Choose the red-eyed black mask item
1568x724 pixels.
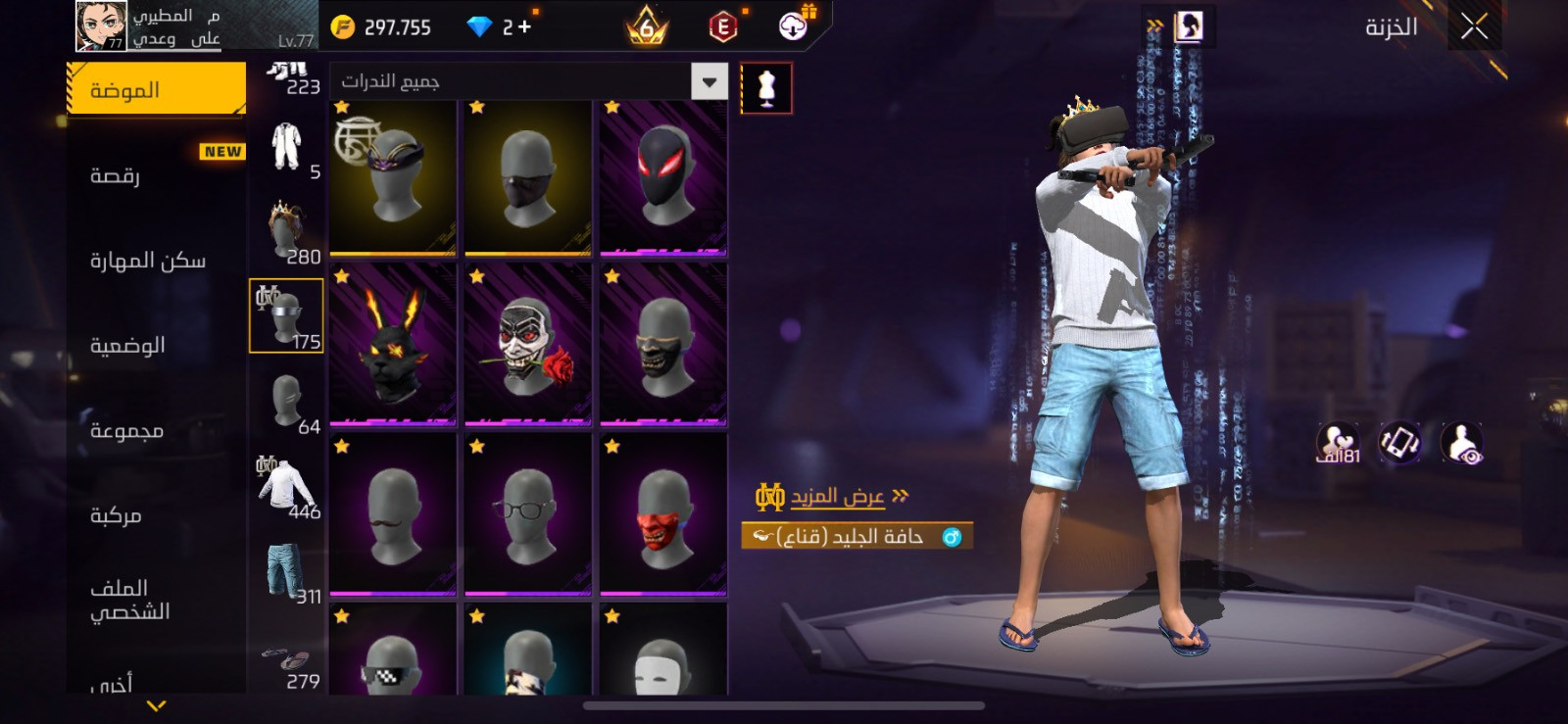coord(663,177)
